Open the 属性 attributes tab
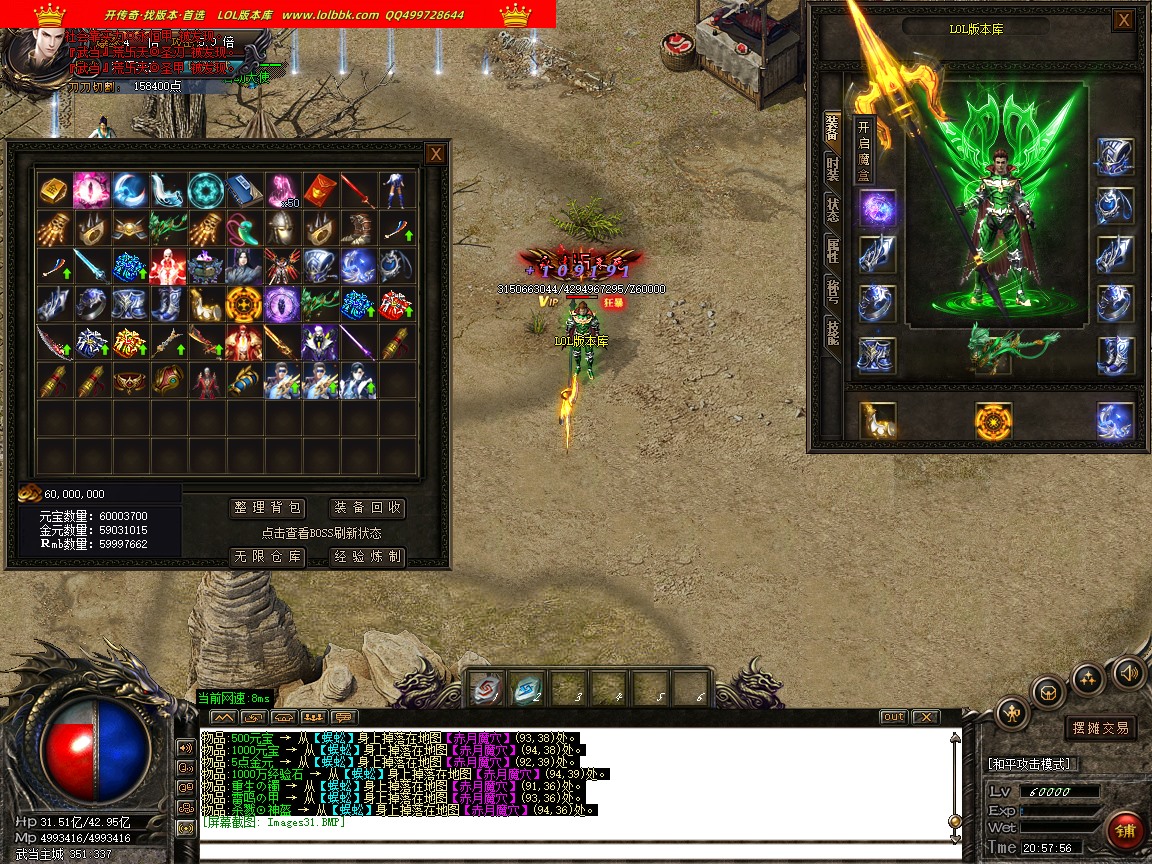This screenshot has width=1152, height=864. (x=832, y=250)
